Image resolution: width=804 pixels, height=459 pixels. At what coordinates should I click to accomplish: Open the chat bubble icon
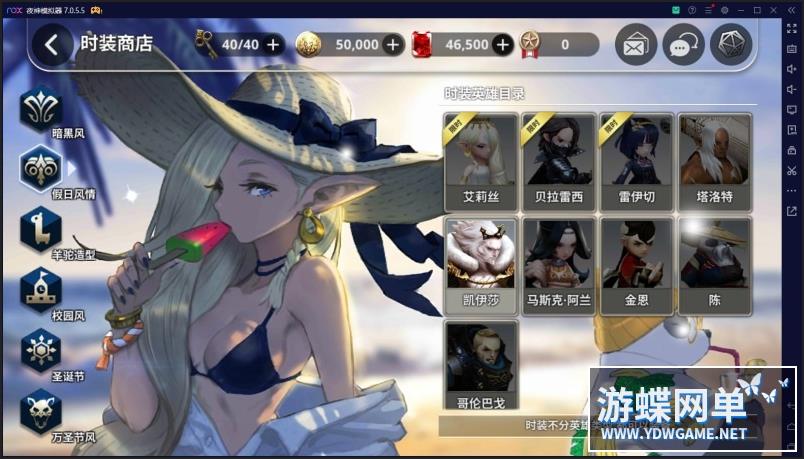click(x=683, y=45)
